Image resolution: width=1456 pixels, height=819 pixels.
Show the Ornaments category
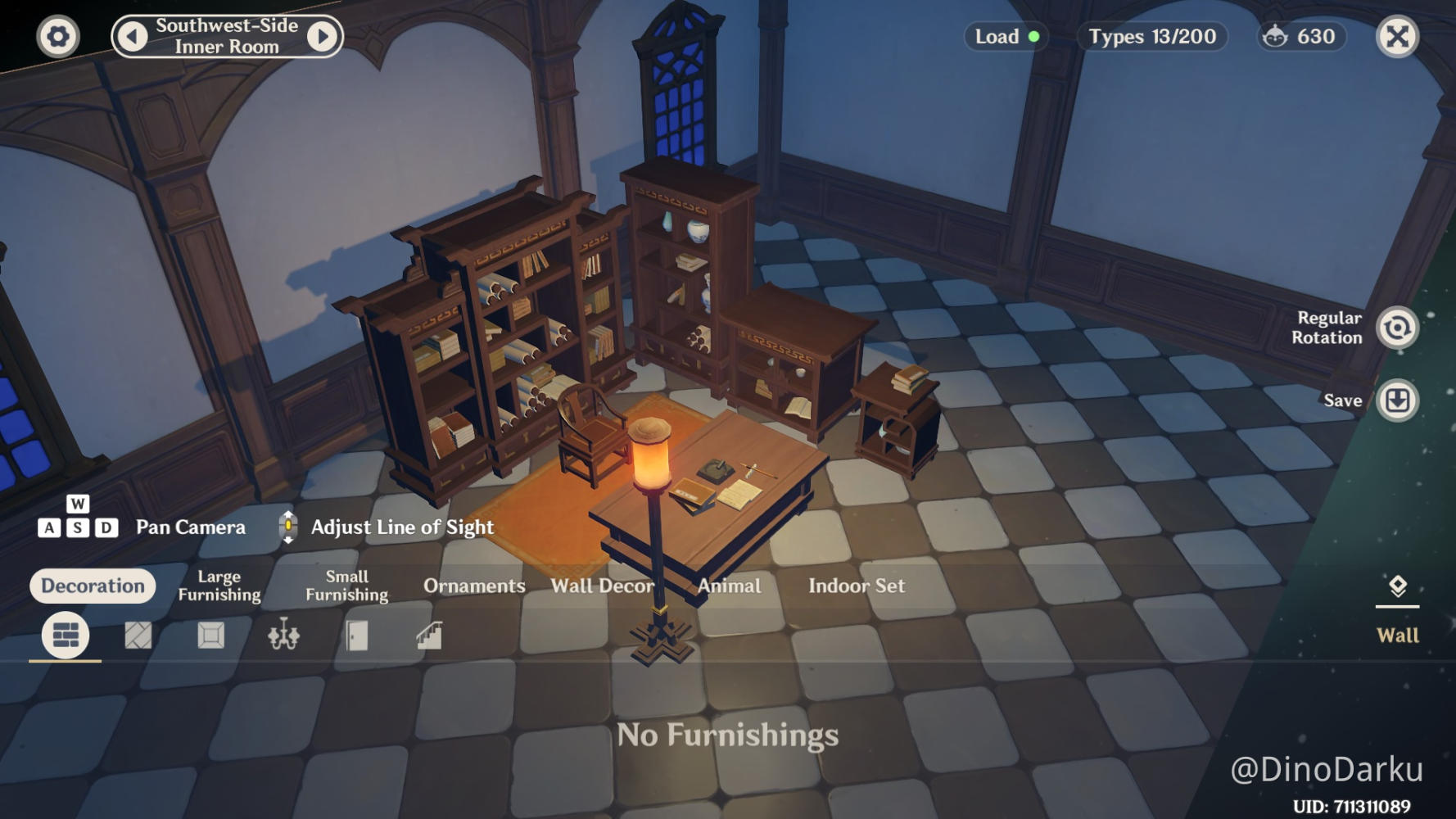click(x=474, y=586)
